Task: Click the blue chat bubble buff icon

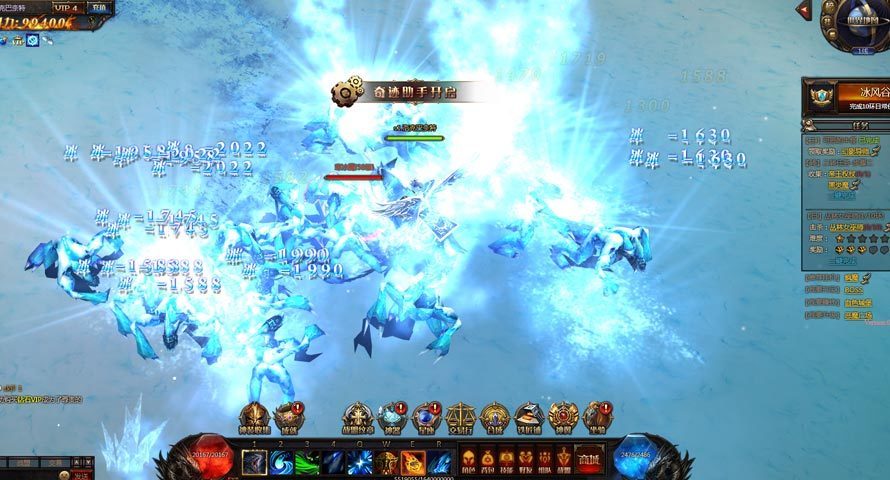Action: point(33,40)
